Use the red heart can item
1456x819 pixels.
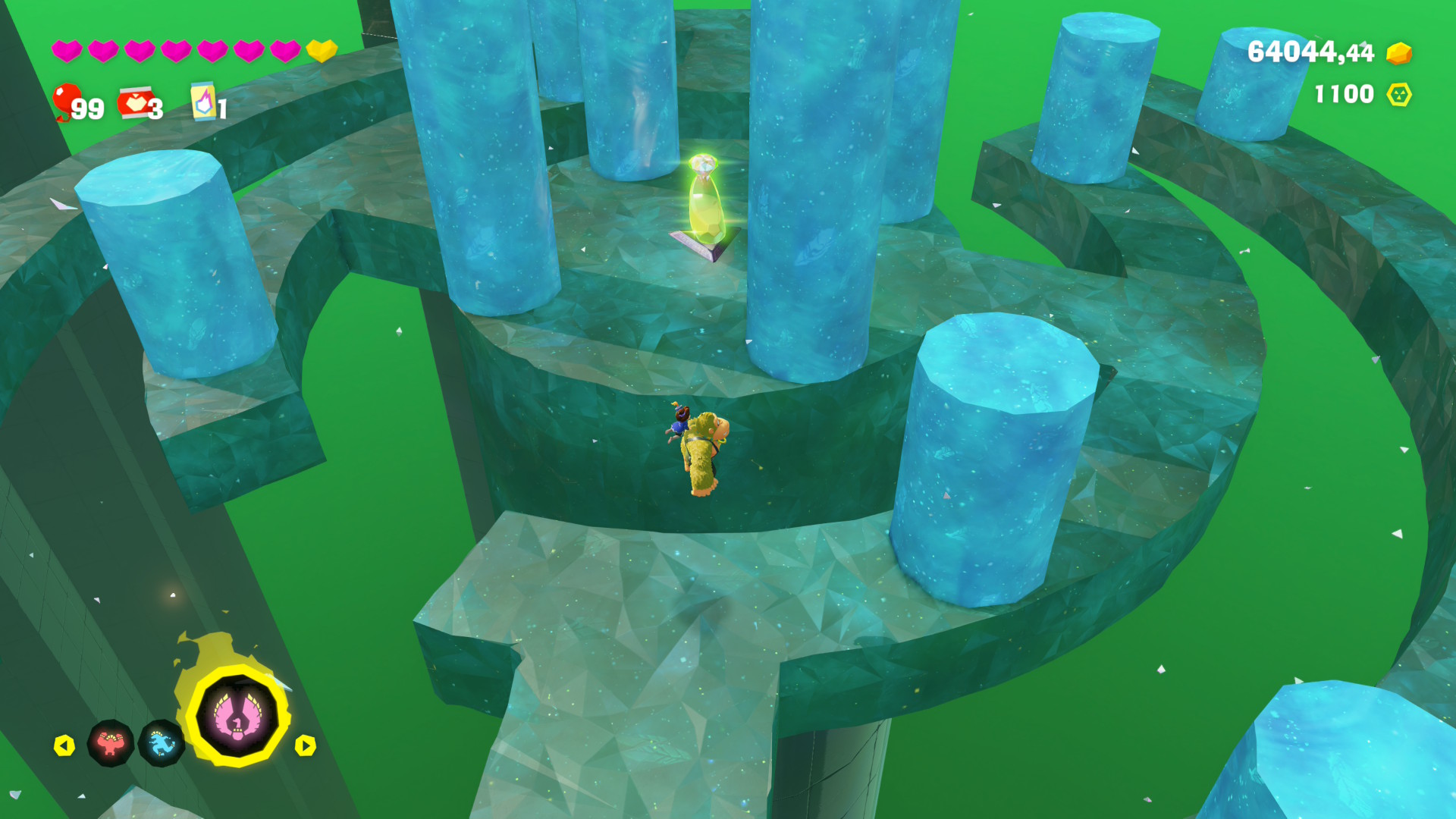tap(136, 103)
